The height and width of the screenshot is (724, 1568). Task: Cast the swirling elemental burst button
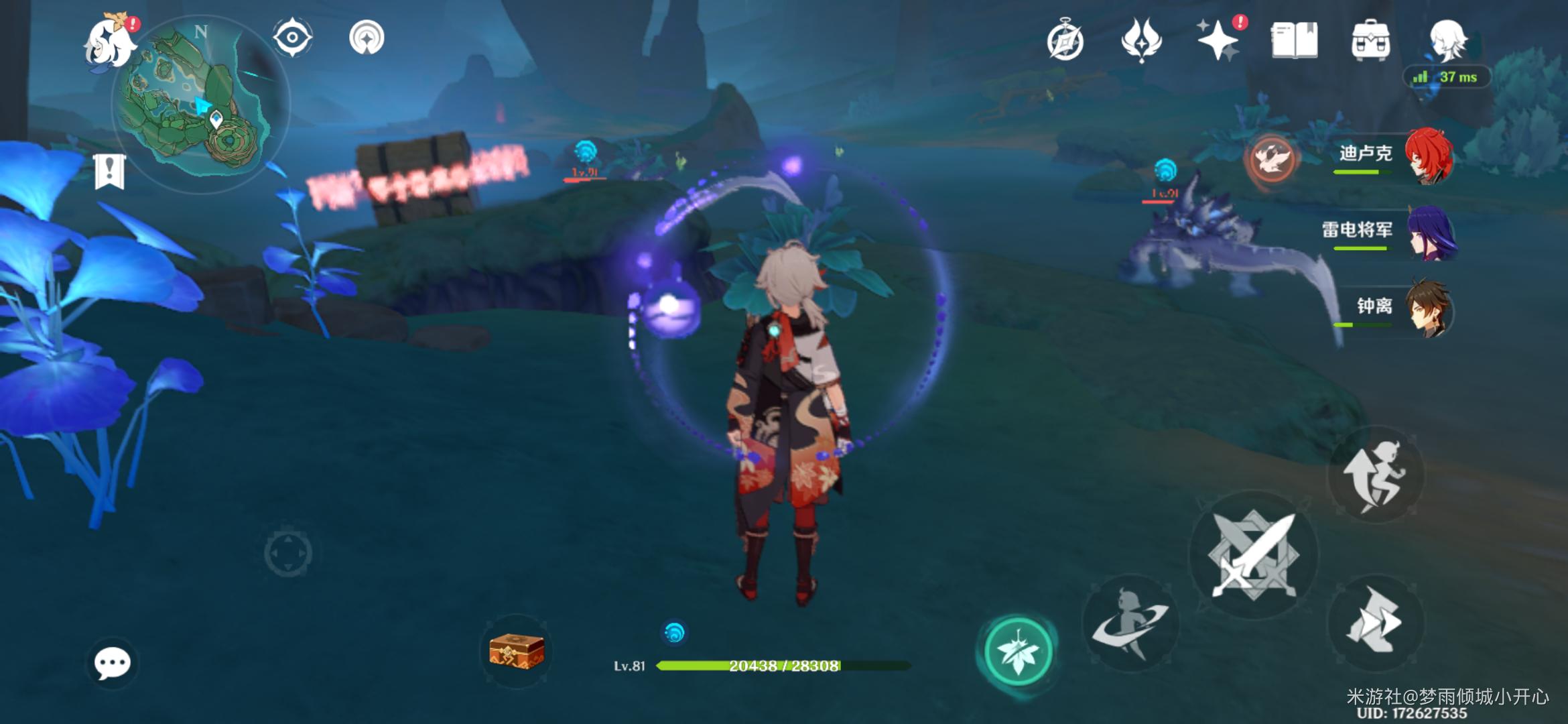pyautogui.click(x=1130, y=623)
